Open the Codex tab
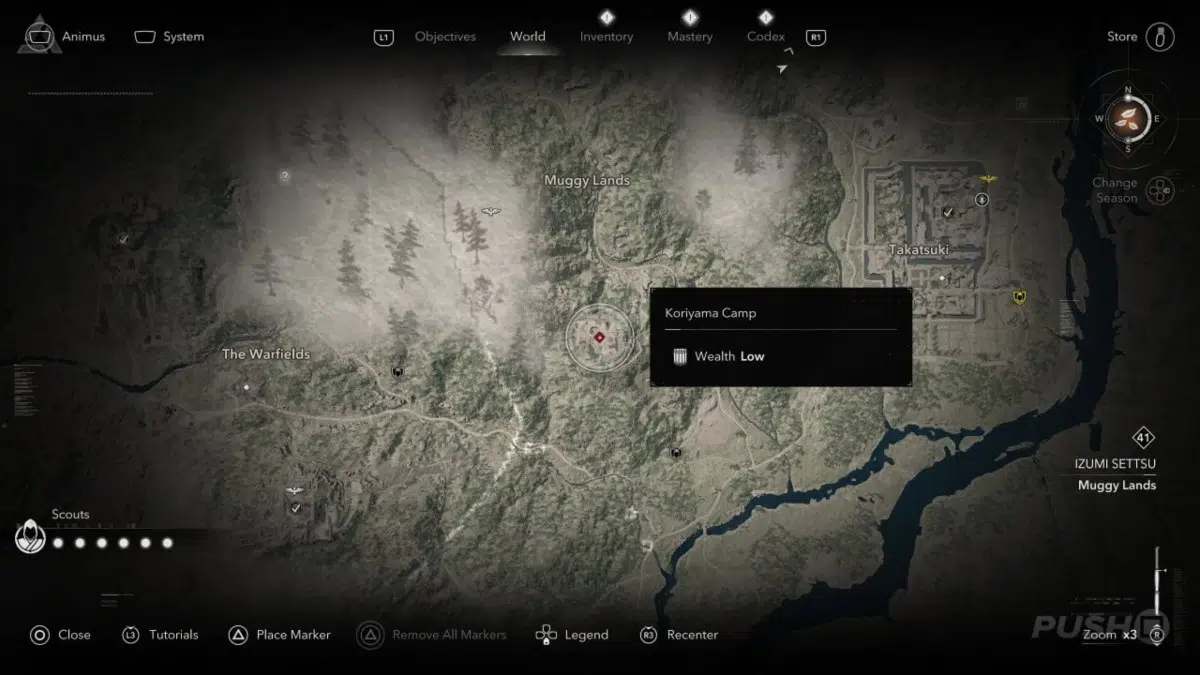Screen dimensions: 1200x675 (766, 37)
